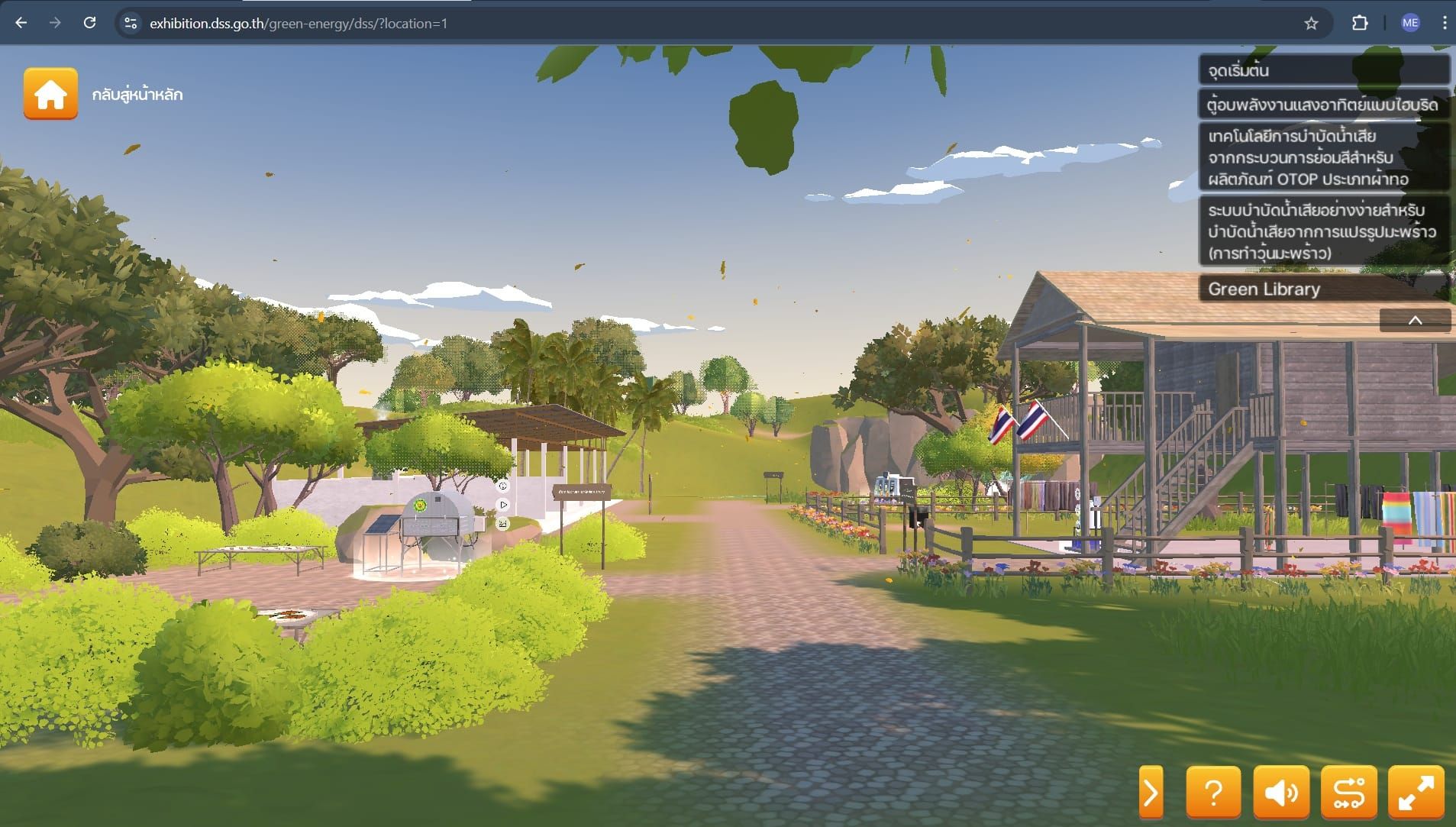Bookmark this page with the star icon

click(1311, 24)
